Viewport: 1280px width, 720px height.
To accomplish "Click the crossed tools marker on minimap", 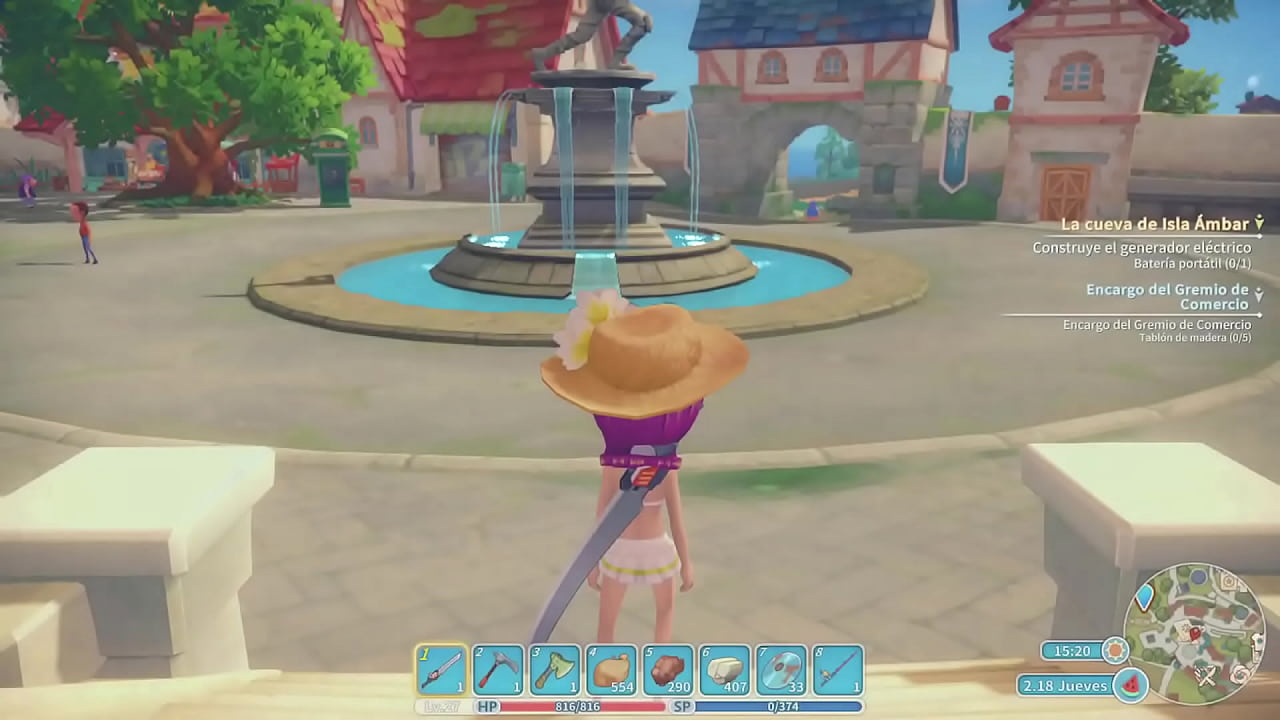I will pyautogui.click(x=1206, y=677).
